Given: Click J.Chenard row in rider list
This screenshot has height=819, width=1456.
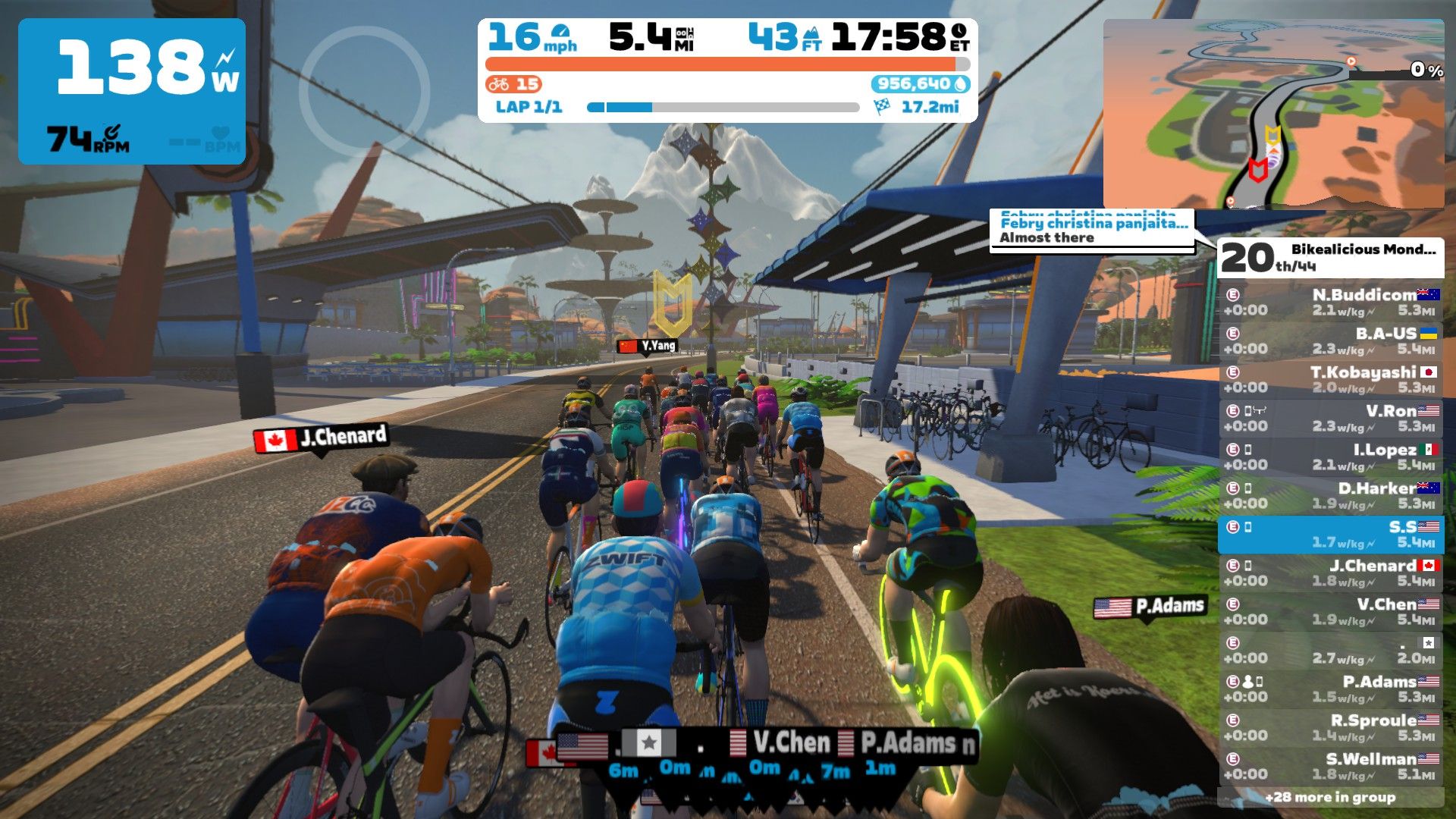Looking at the screenshot, I should click(x=1331, y=573).
